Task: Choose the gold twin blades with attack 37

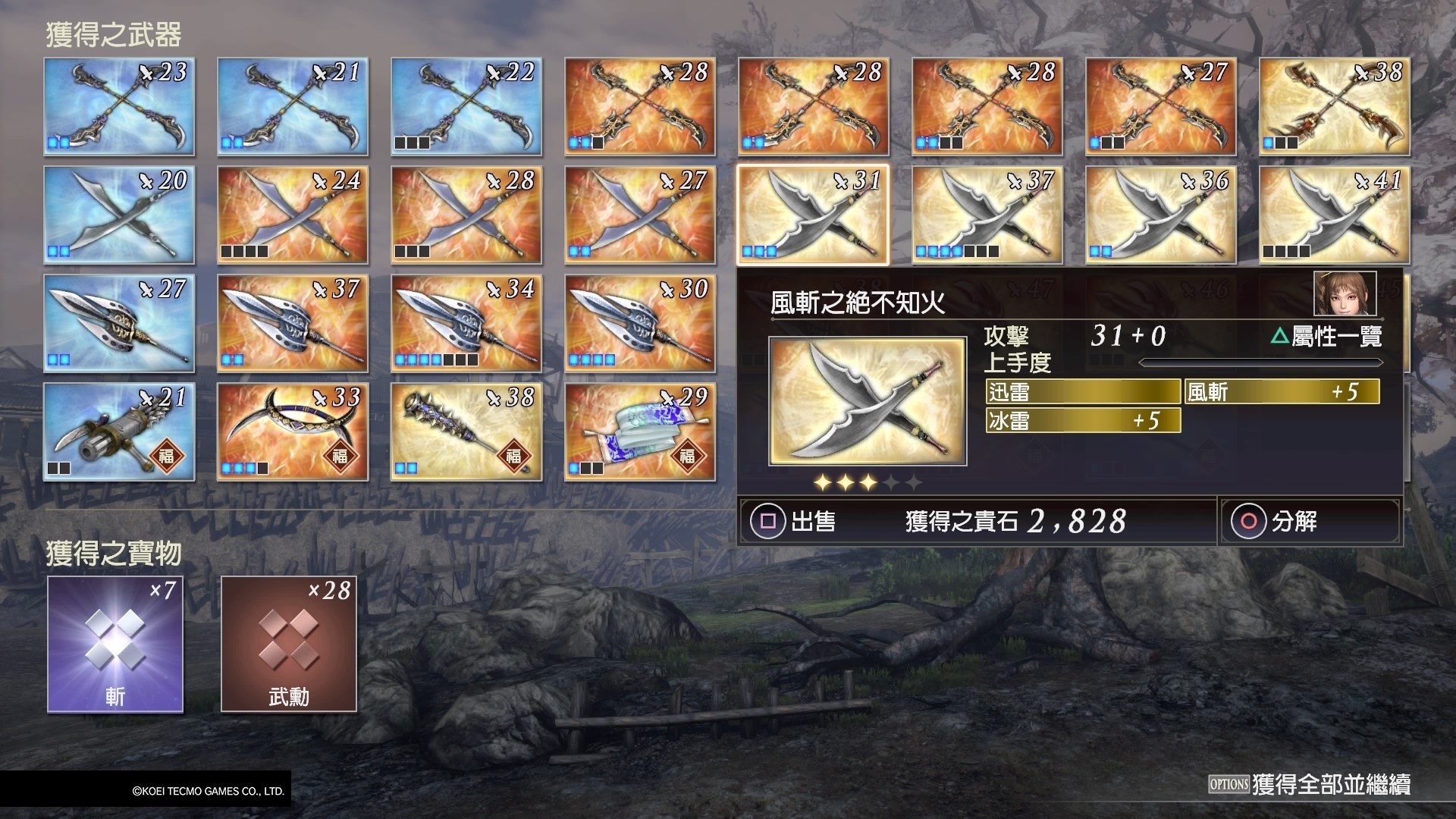Action: 987,215
